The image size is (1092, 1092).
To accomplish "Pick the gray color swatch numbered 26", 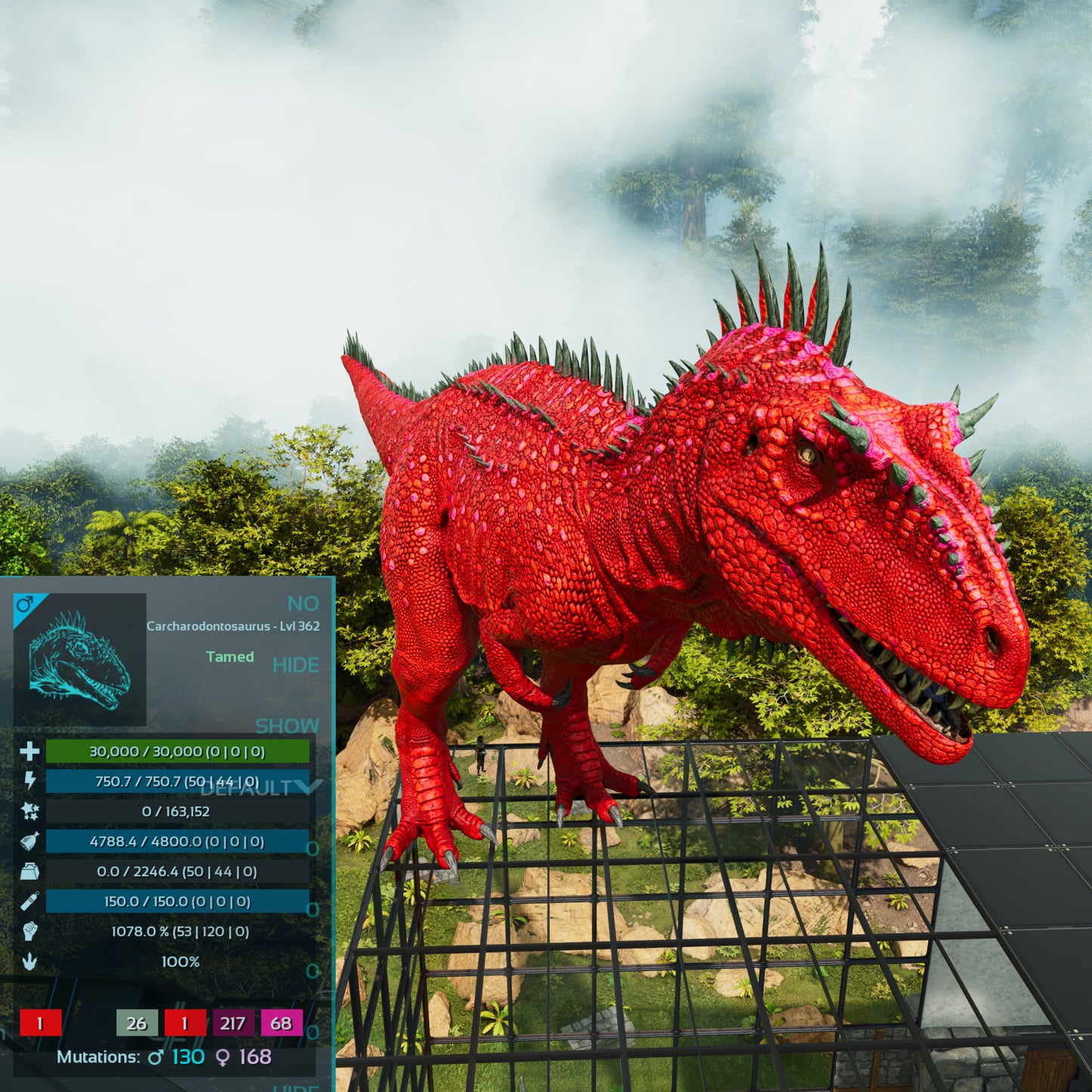I will coord(137,1023).
